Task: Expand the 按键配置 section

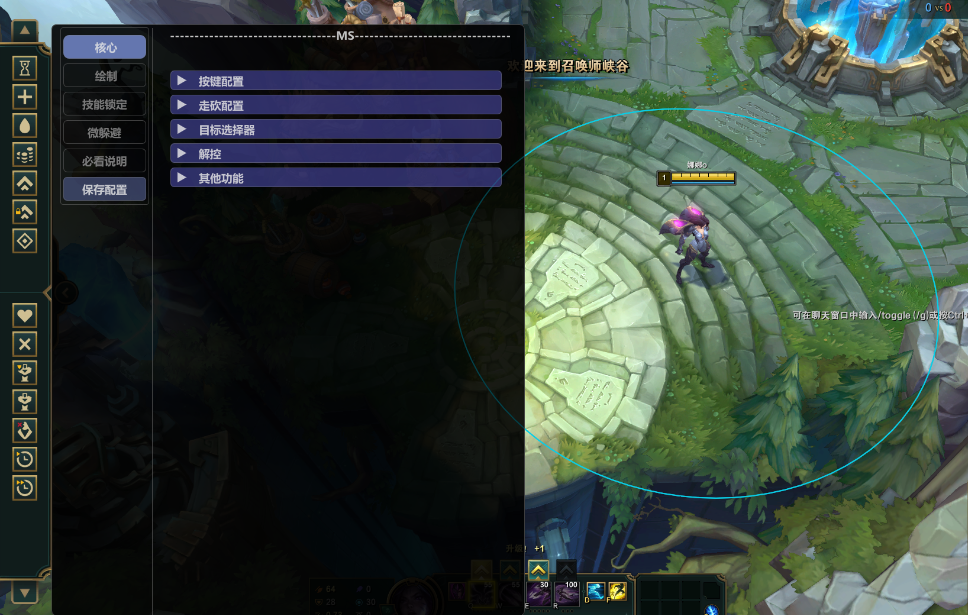Action: pyautogui.click(x=336, y=81)
